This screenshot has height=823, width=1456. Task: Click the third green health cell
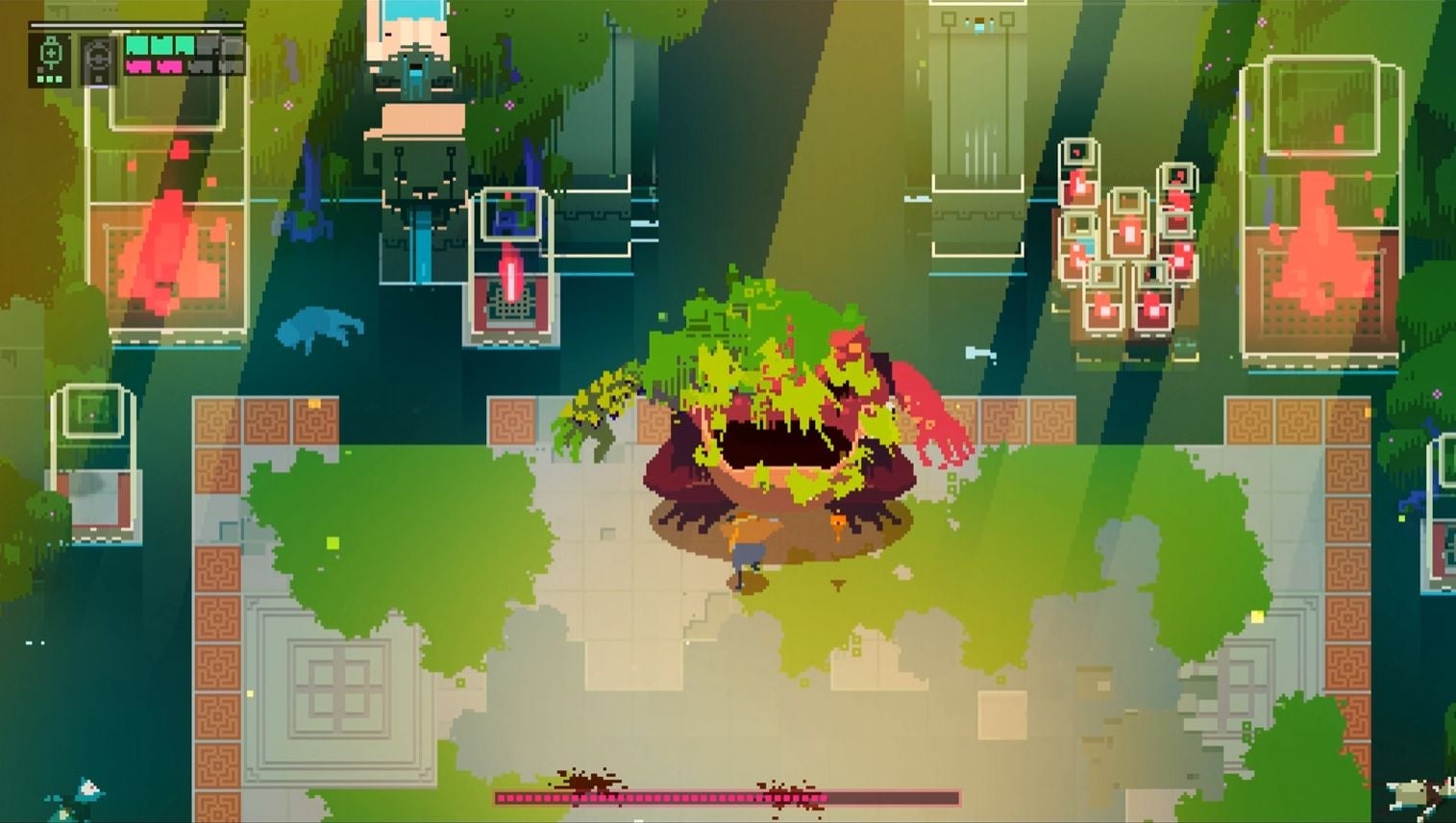point(185,44)
